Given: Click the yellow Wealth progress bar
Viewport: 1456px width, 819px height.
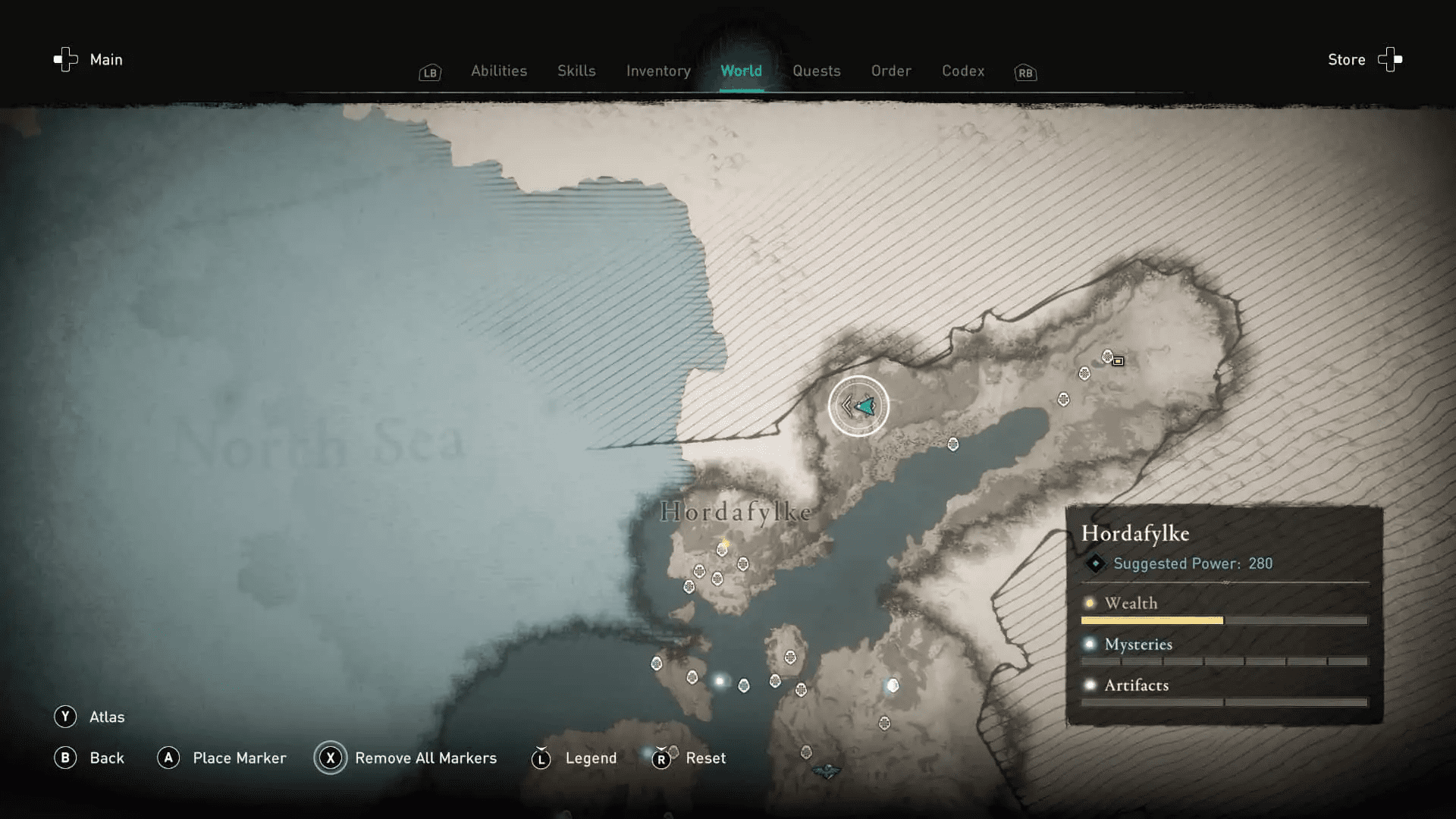Looking at the screenshot, I should pyautogui.click(x=1153, y=620).
